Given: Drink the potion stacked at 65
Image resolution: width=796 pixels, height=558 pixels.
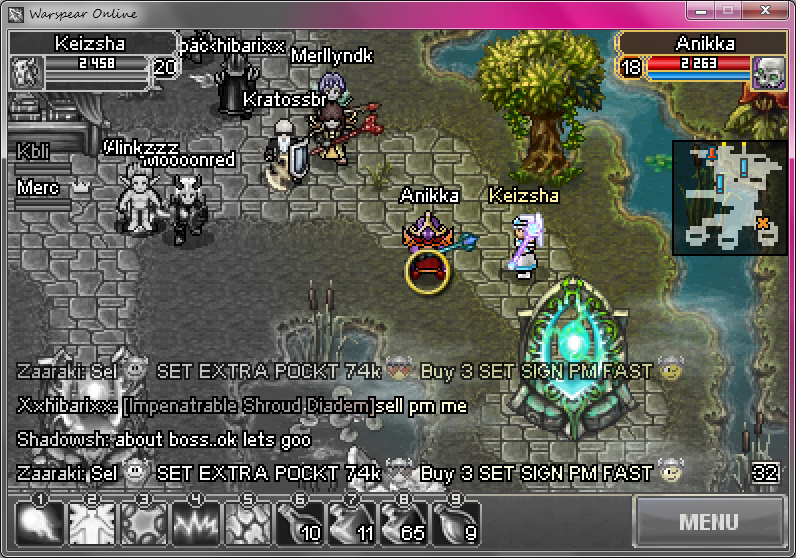Looking at the screenshot, I should tap(404, 522).
